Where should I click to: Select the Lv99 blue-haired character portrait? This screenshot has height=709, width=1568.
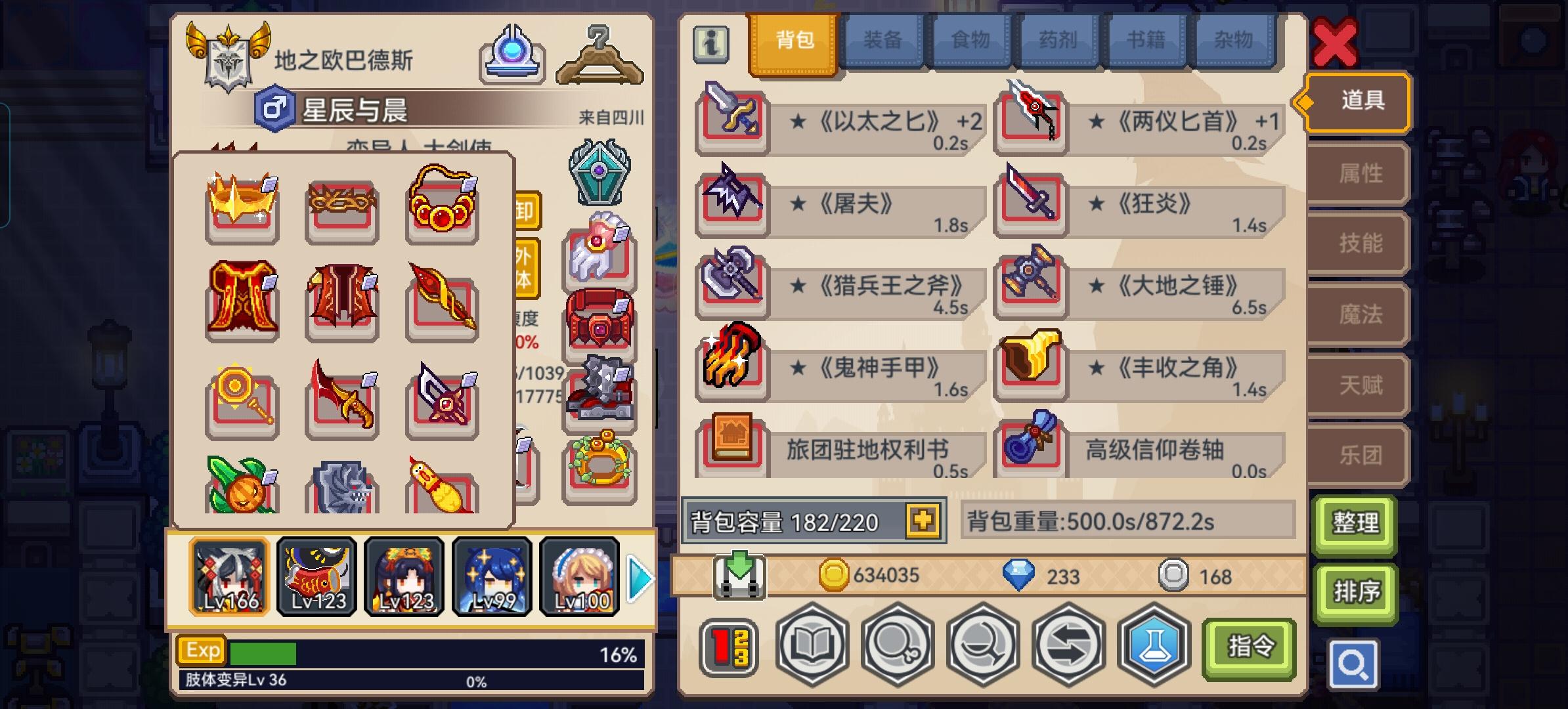pyautogui.click(x=491, y=576)
